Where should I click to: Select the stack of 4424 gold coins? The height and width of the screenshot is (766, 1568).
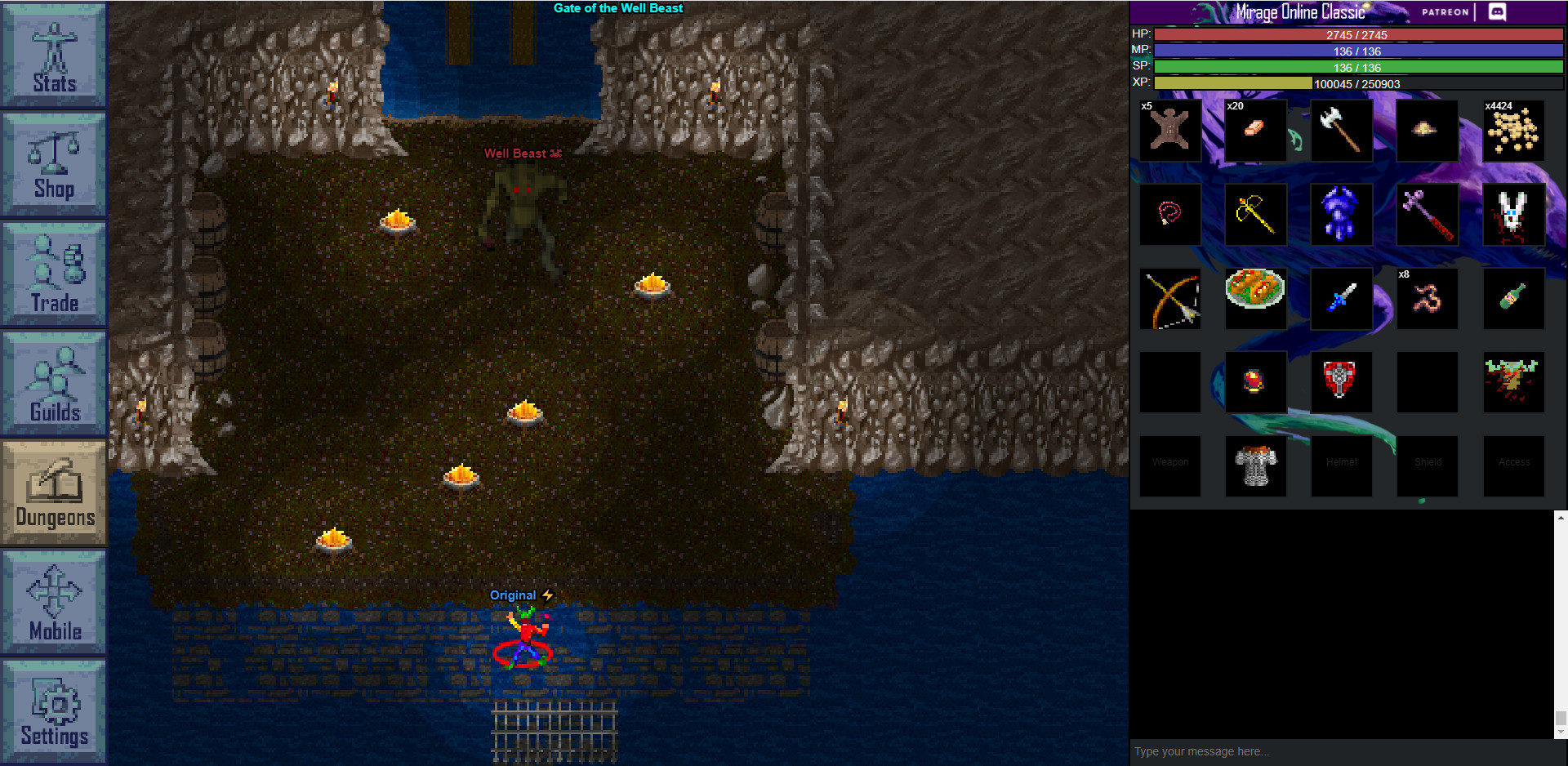1512,131
